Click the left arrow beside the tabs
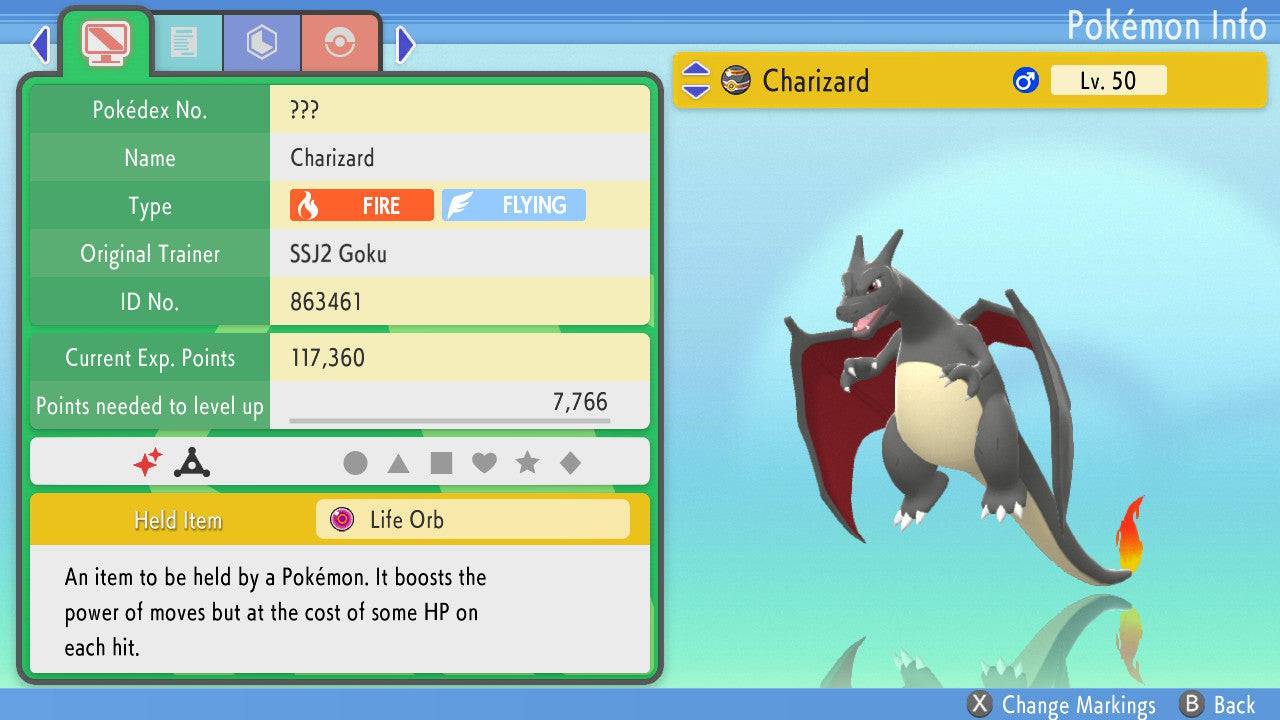The height and width of the screenshot is (720, 1280). [40, 44]
